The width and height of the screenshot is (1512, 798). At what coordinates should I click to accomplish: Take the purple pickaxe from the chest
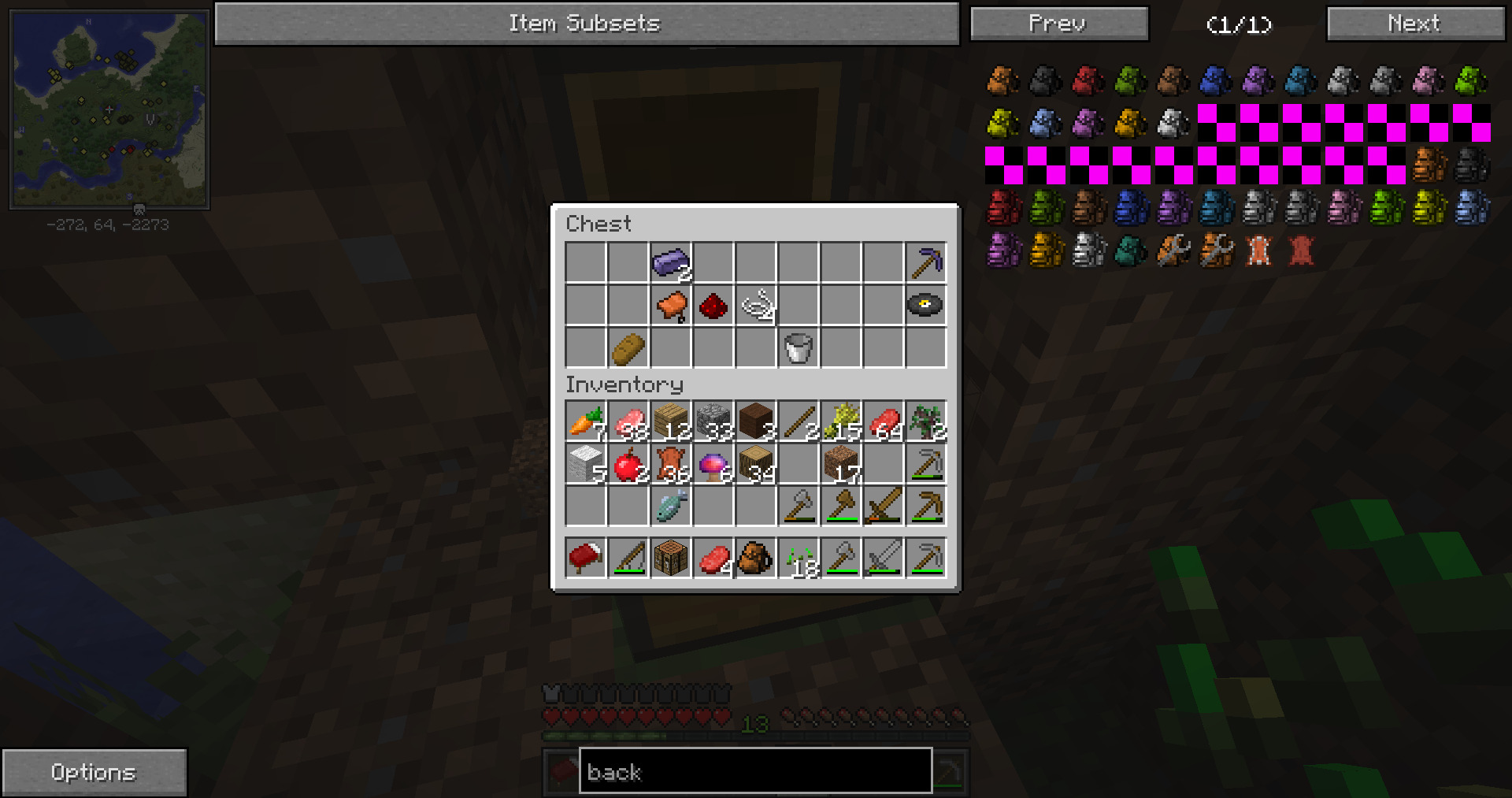coord(925,263)
